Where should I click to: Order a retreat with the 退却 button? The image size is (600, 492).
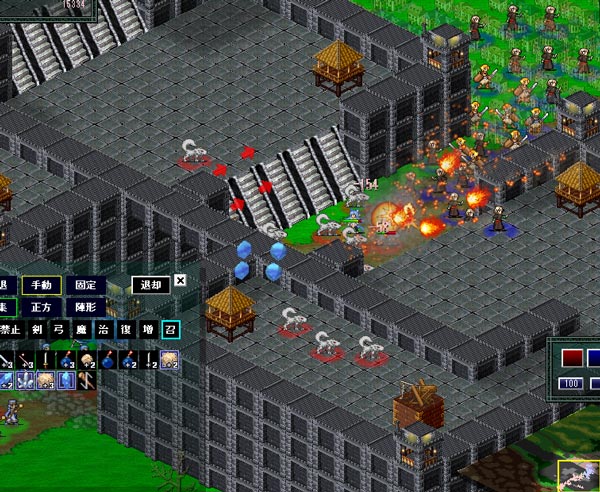click(151, 285)
